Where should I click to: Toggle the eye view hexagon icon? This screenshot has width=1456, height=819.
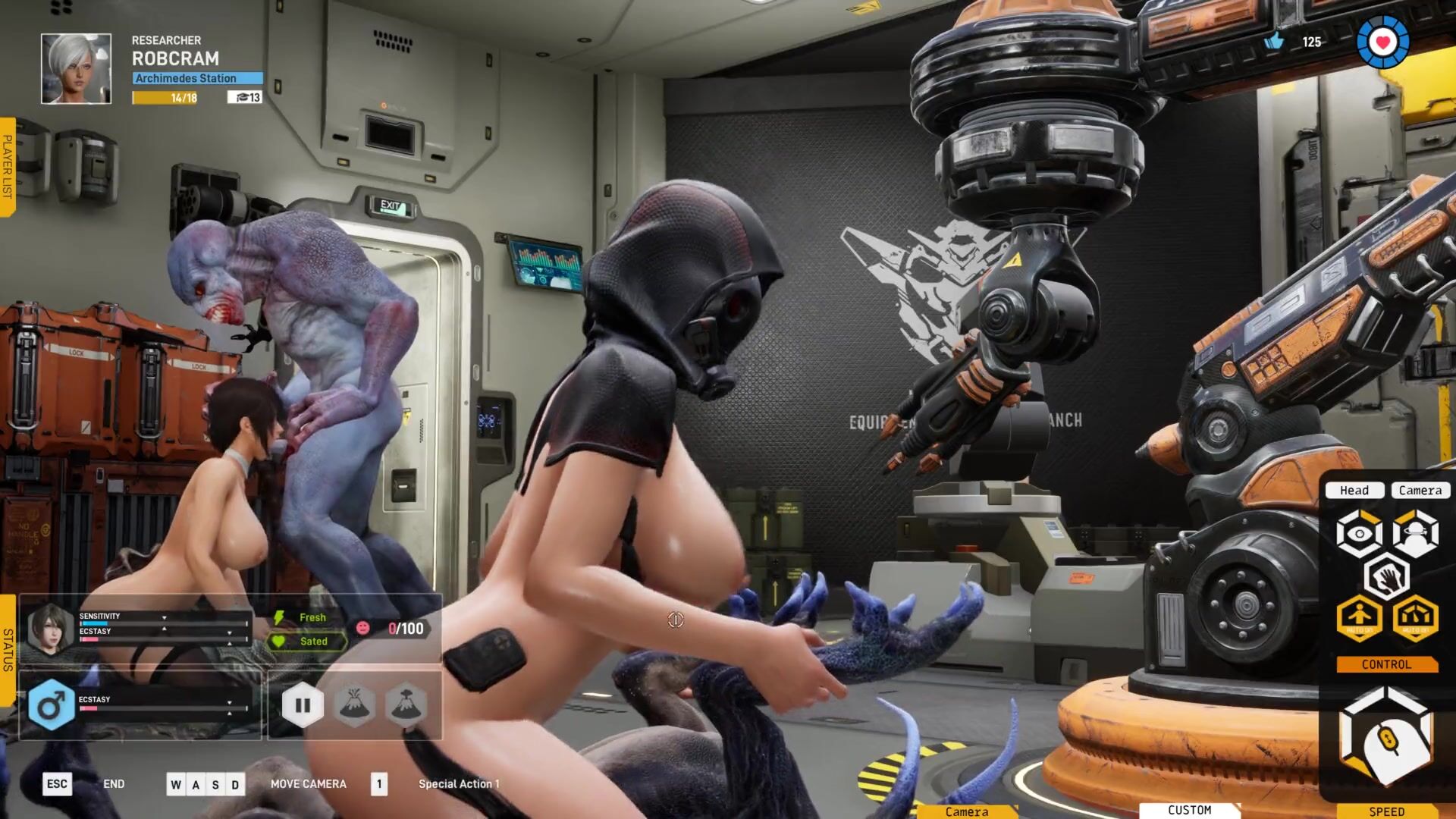pos(1359,534)
